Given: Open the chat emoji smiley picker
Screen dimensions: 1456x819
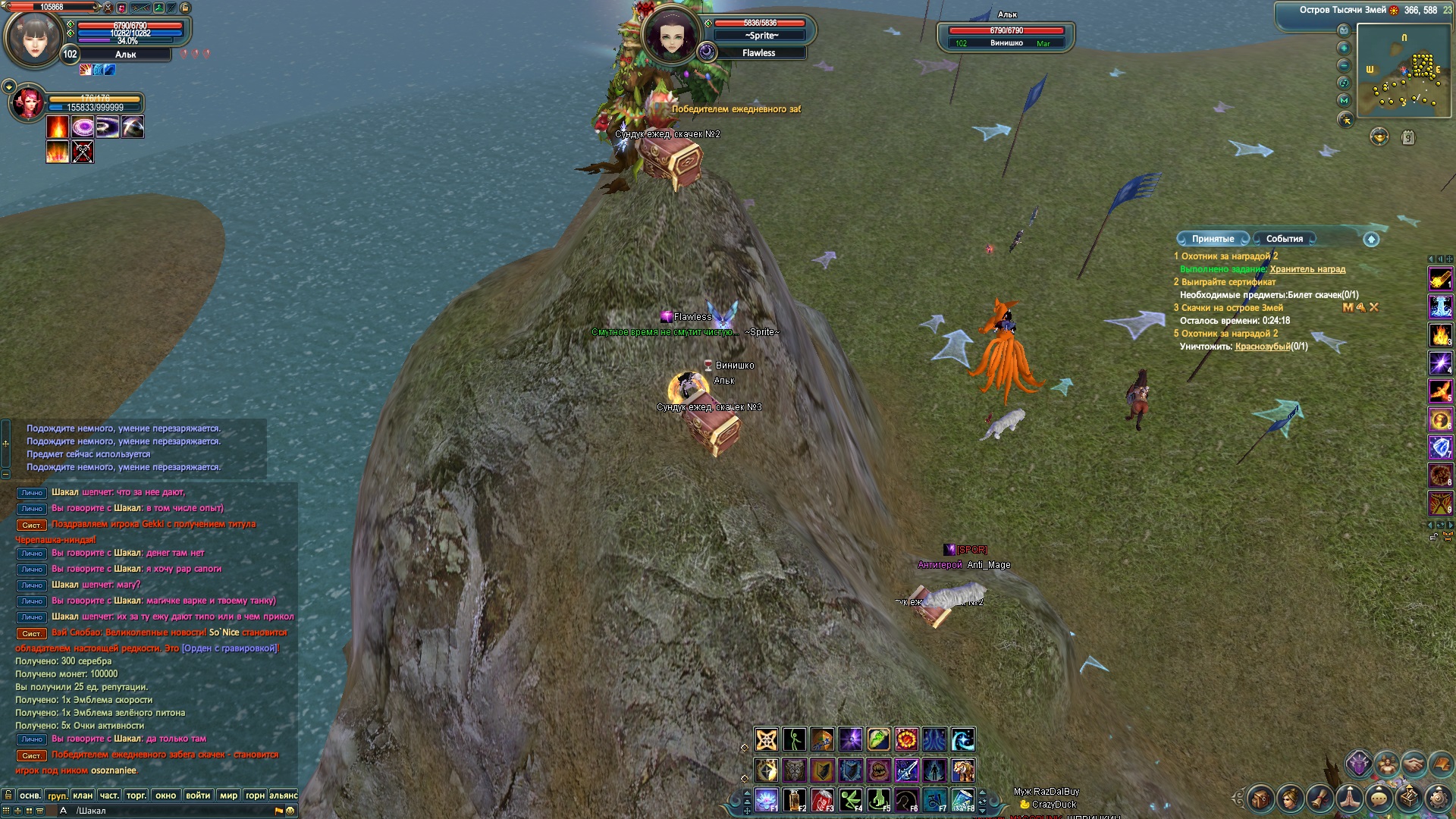Looking at the screenshot, I should pyautogui.click(x=290, y=811).
